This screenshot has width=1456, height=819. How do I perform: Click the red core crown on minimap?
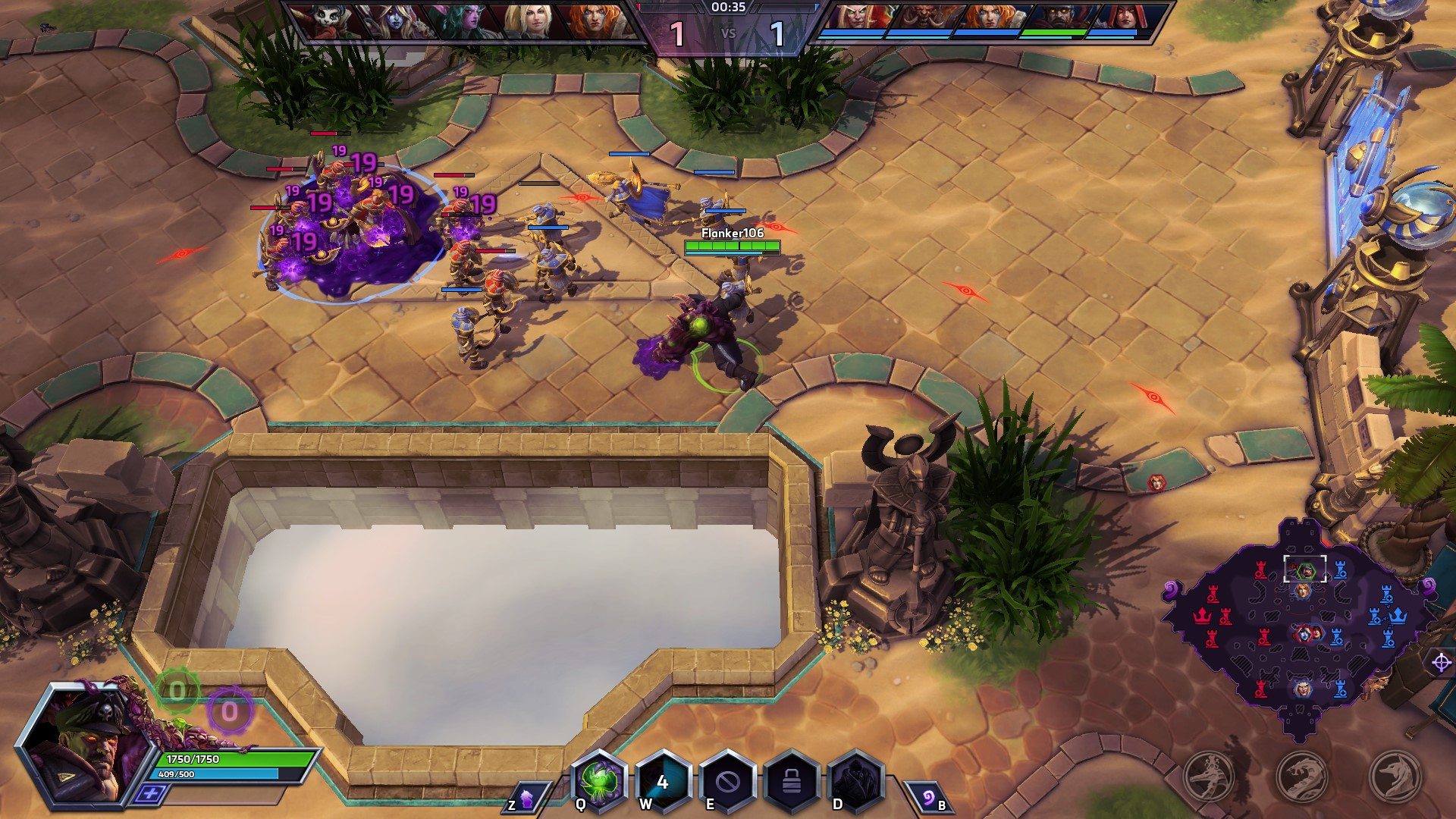[x=1202, y=615]
